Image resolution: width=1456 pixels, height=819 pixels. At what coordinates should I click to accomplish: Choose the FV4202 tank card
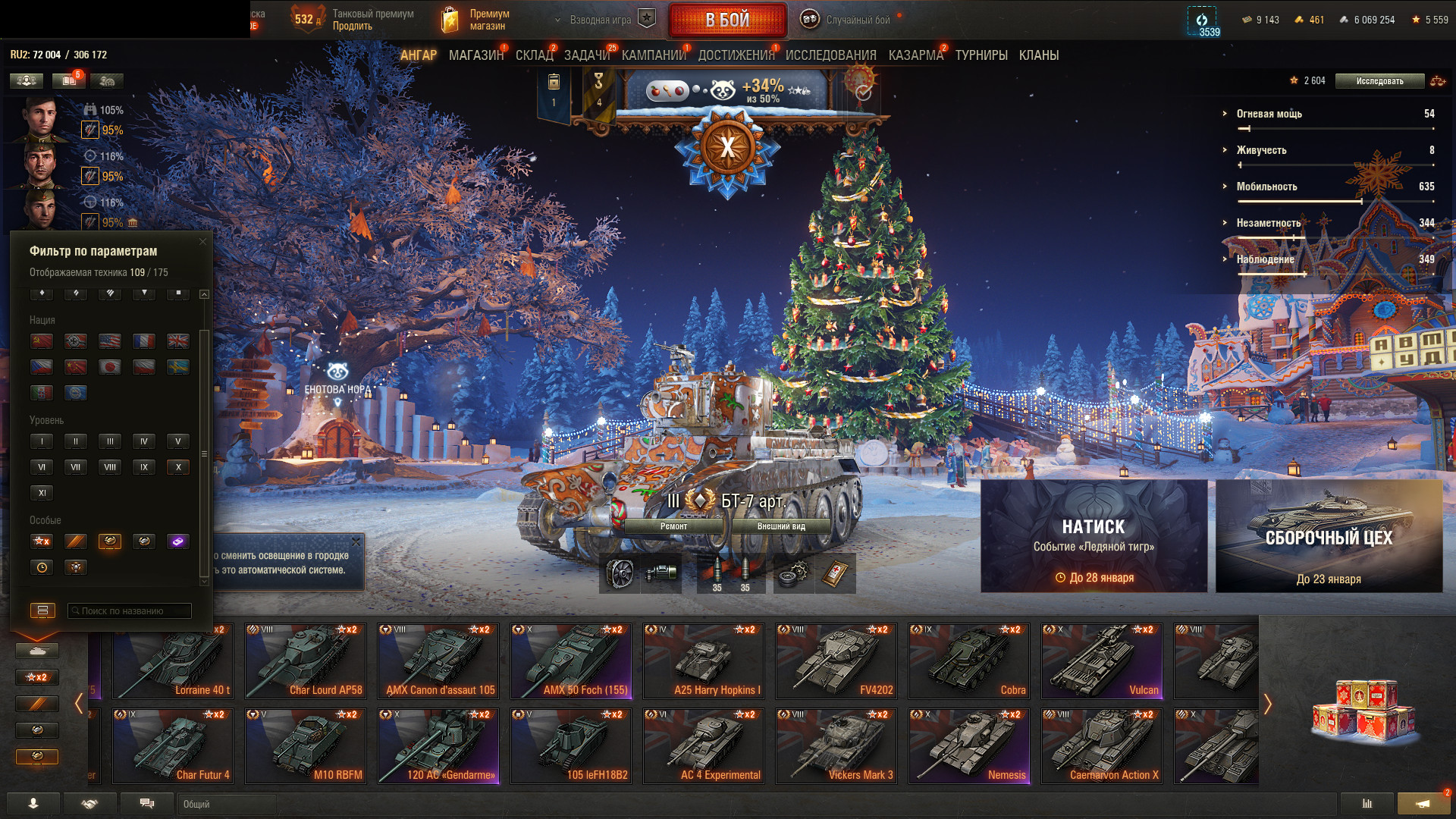point(836,661)
